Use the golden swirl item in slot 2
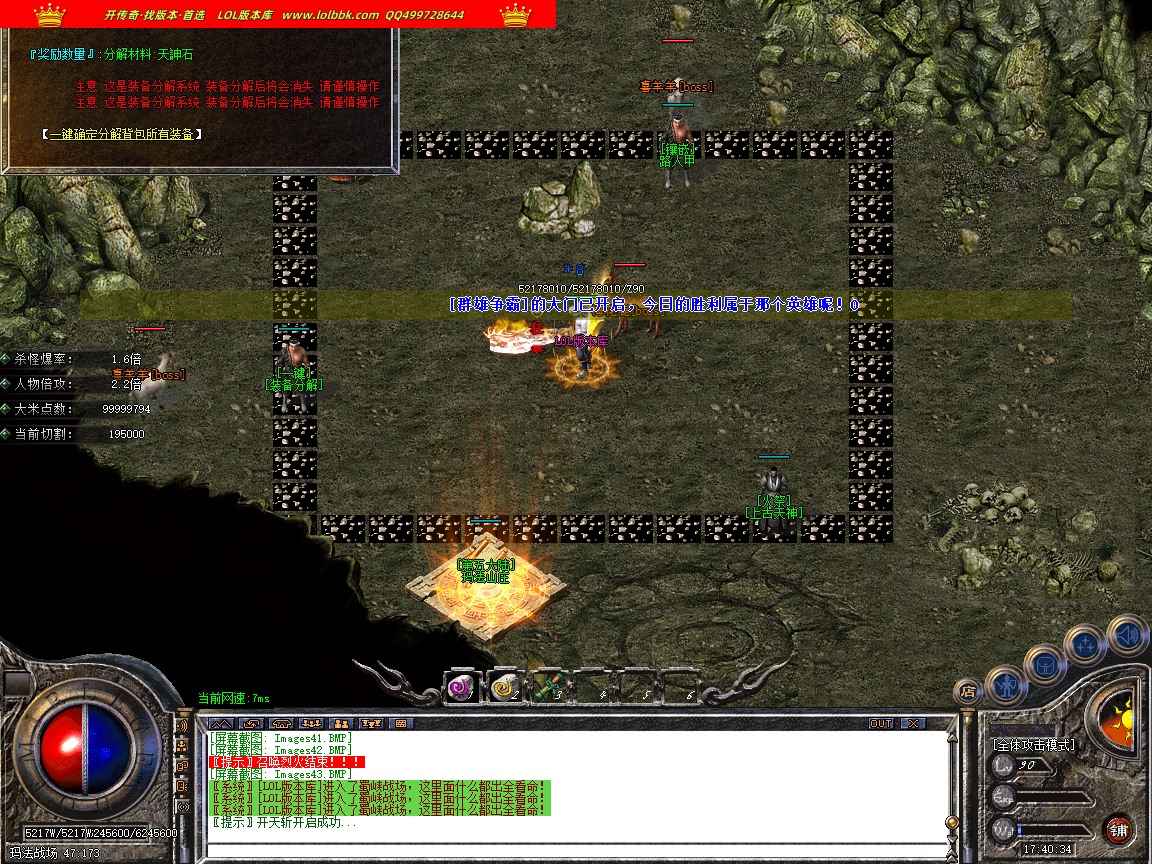Image resolution: width=1152 pixels, height=864 pixels. coord(503,687)
